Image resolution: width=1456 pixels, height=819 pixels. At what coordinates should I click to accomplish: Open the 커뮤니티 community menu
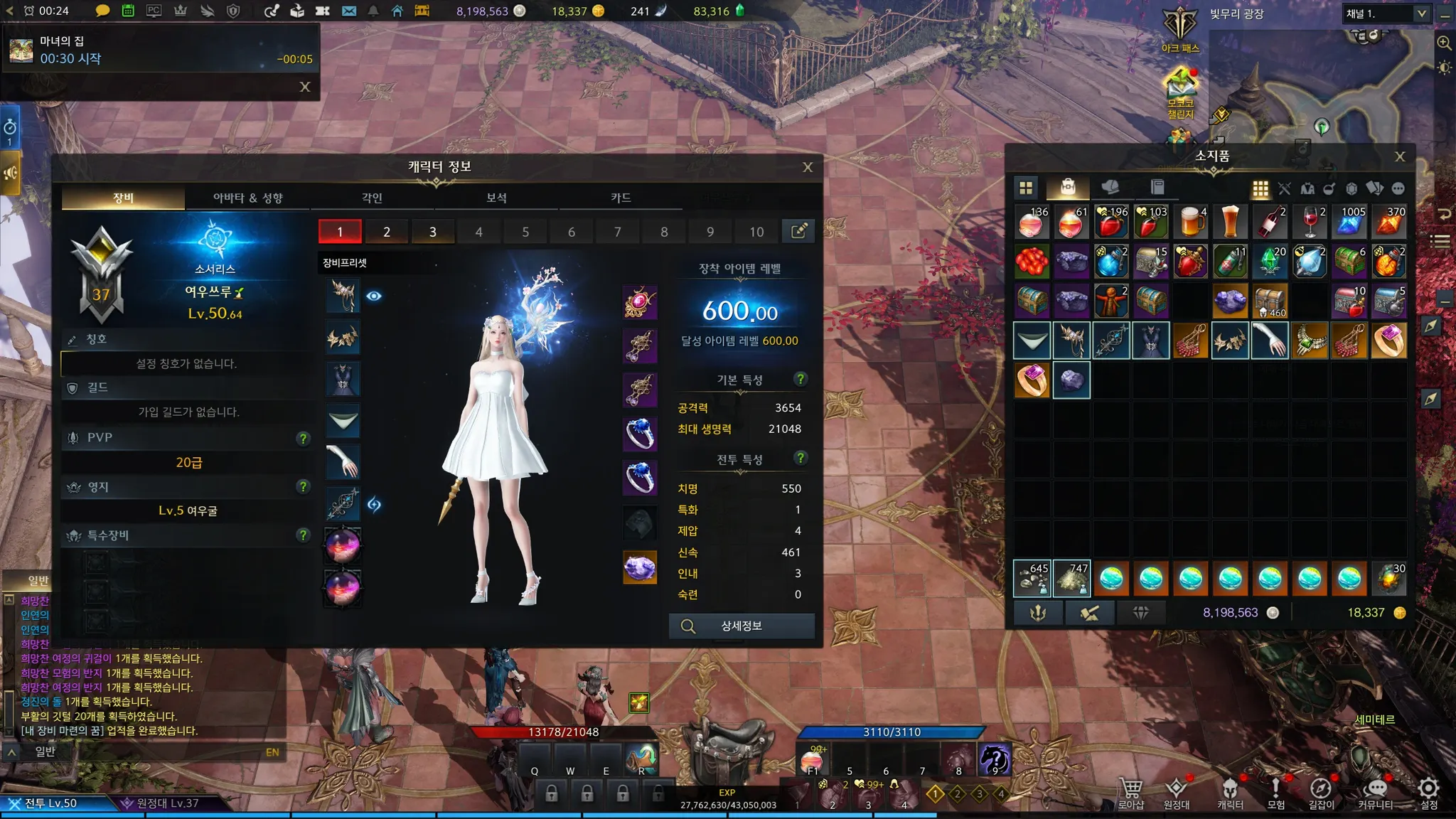click(x=1375, y=793)
